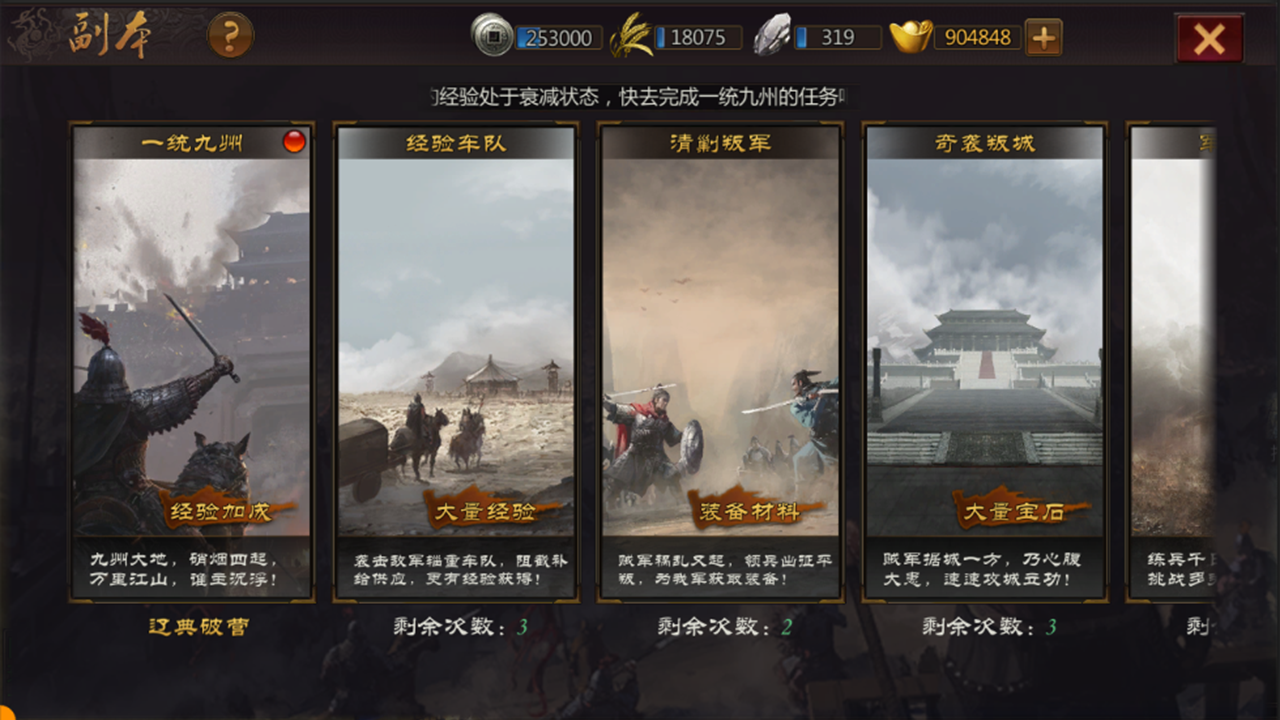Open help via the question mark icon

(233, 34)
